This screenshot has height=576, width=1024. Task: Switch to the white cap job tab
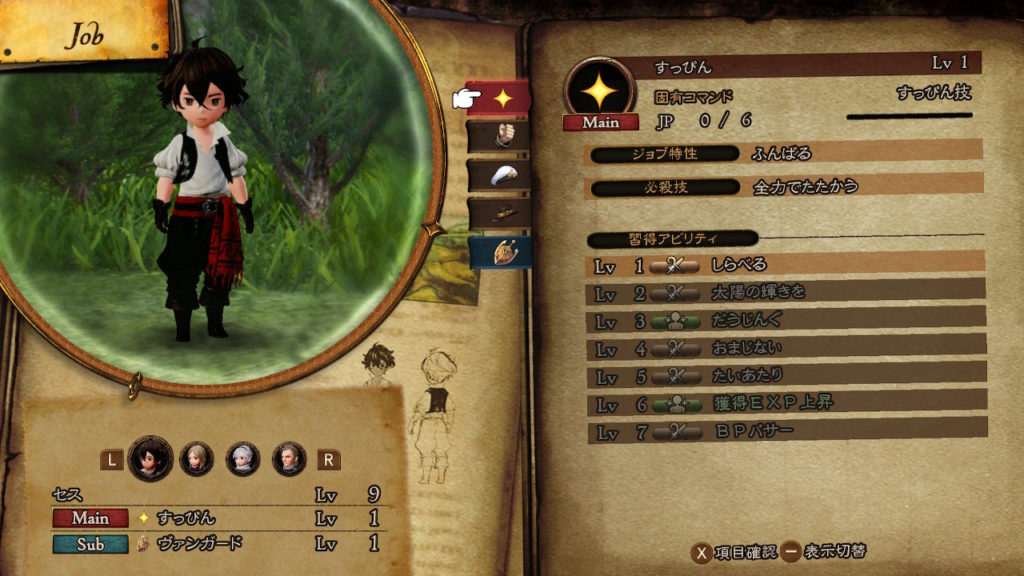(498, 173)
